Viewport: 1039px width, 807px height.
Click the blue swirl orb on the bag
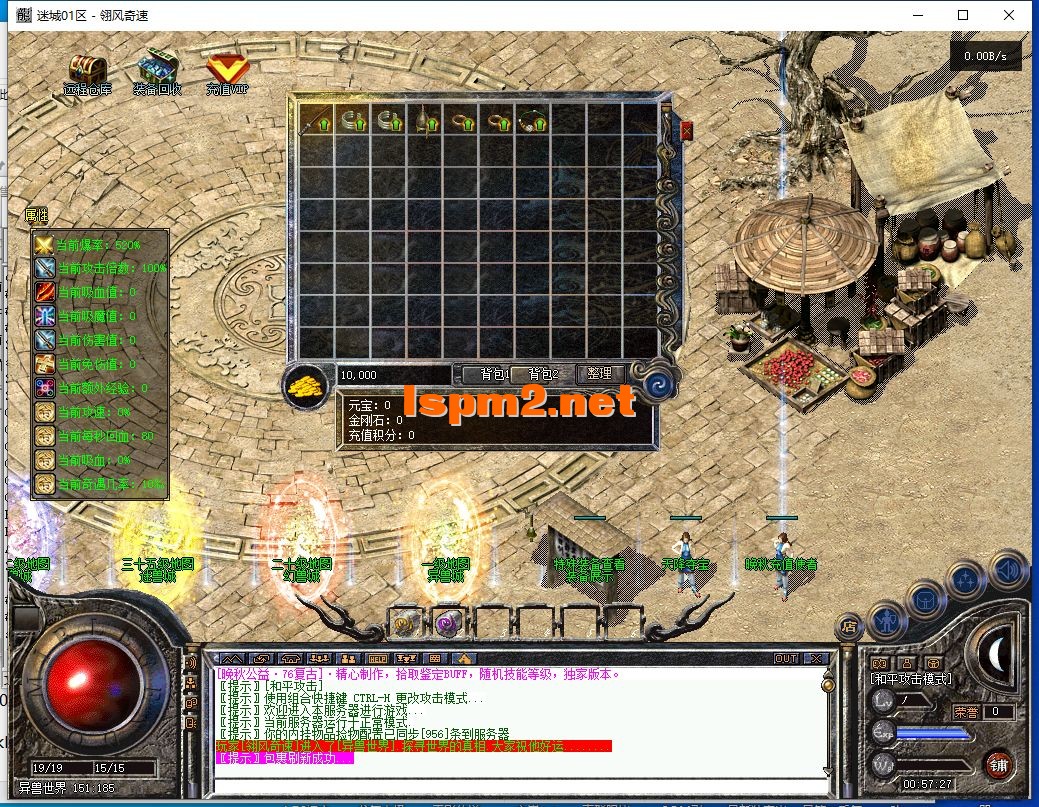[658, 384]
